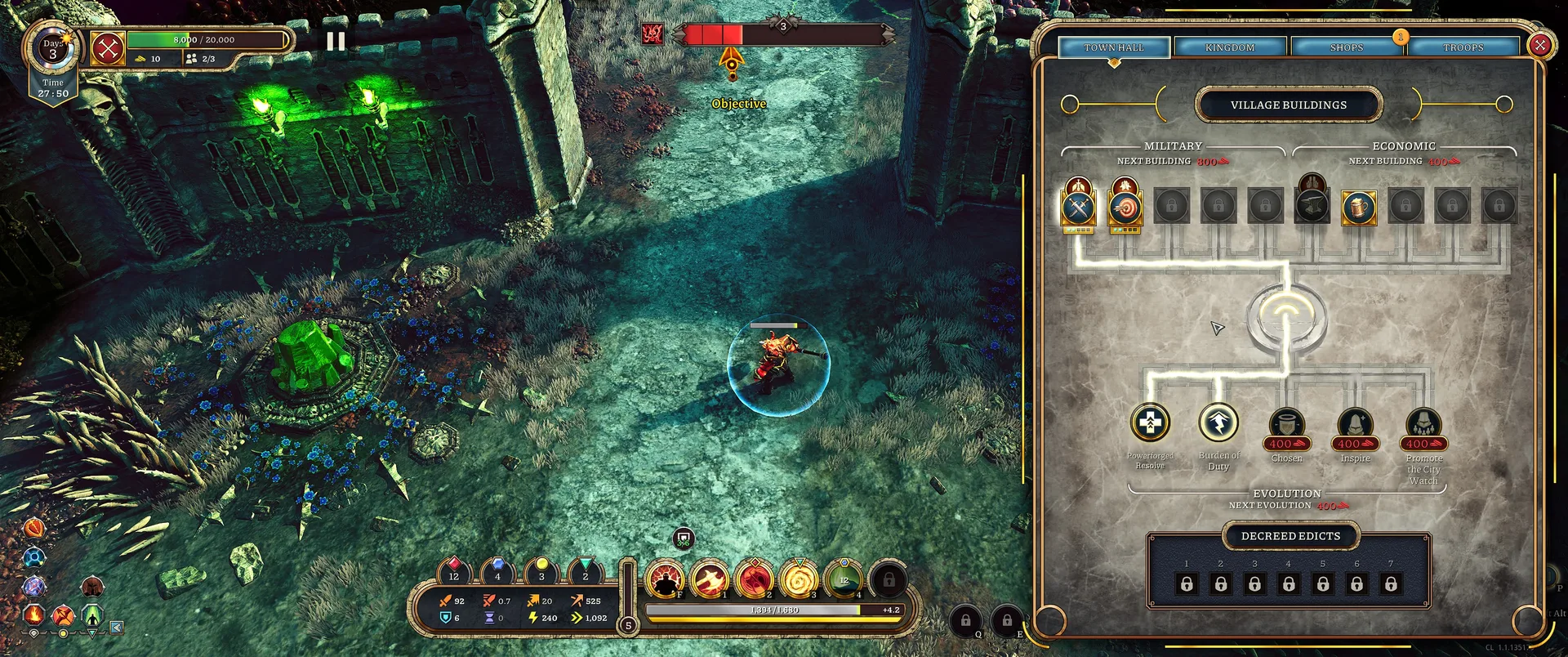Use the golden spiral whirlwind ability
This screenshot has width=1568, height=657.
pos(799,579)
